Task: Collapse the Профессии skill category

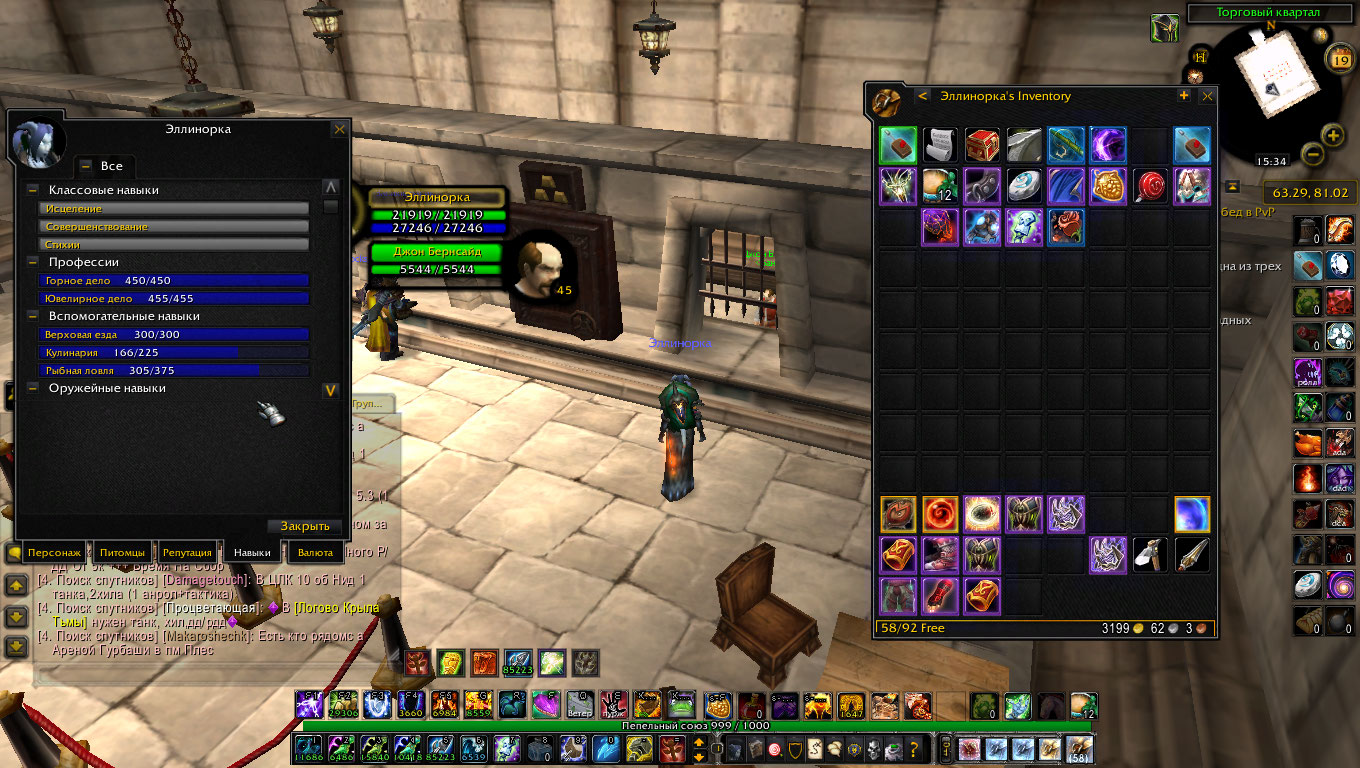Action: coord(33,262)
